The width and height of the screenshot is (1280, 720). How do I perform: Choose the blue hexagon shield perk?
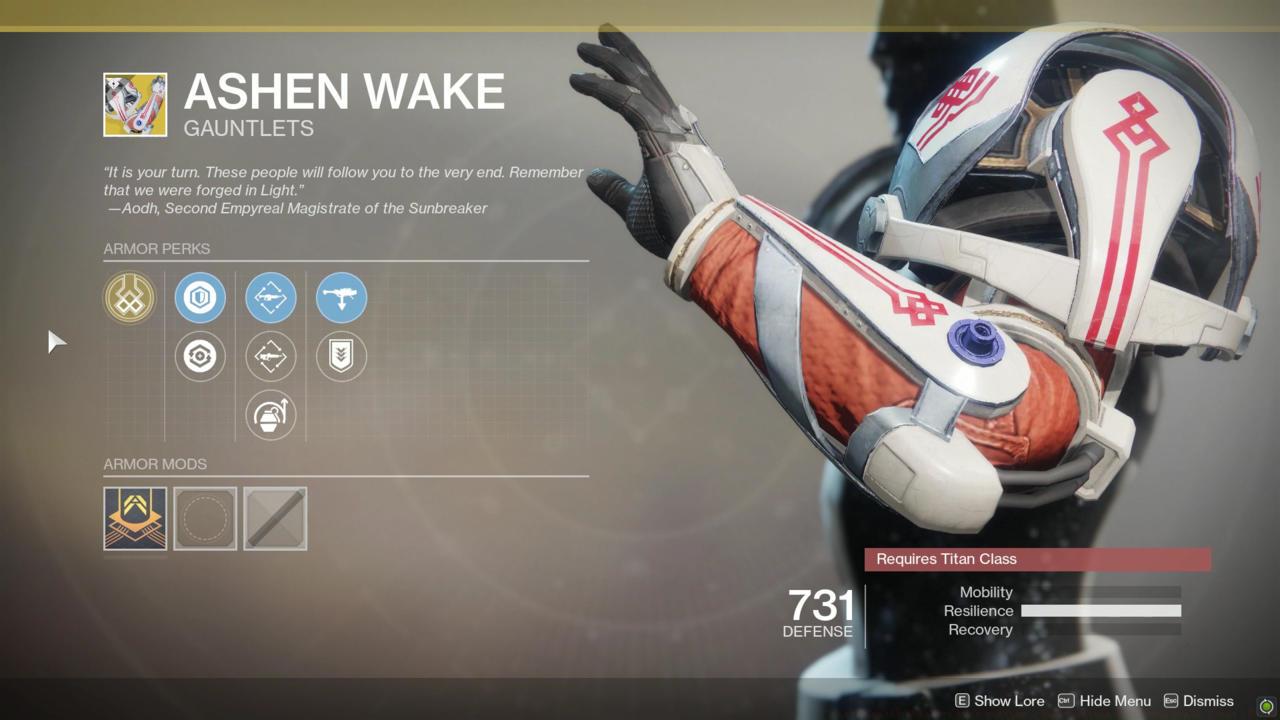200,298
